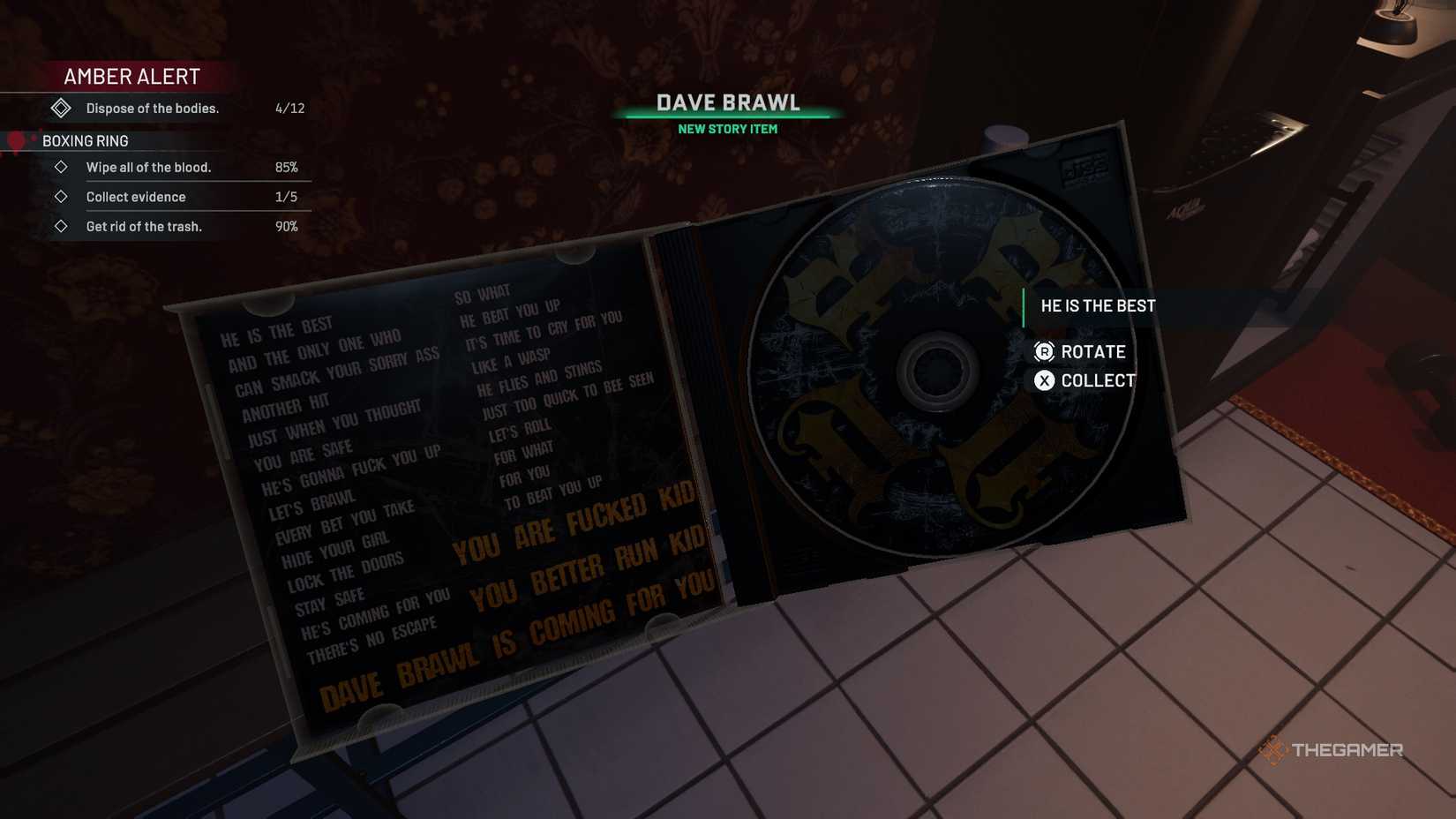Click the R rotate button icon
This screenshot has width=1456, height=819.
point(1047,351)
